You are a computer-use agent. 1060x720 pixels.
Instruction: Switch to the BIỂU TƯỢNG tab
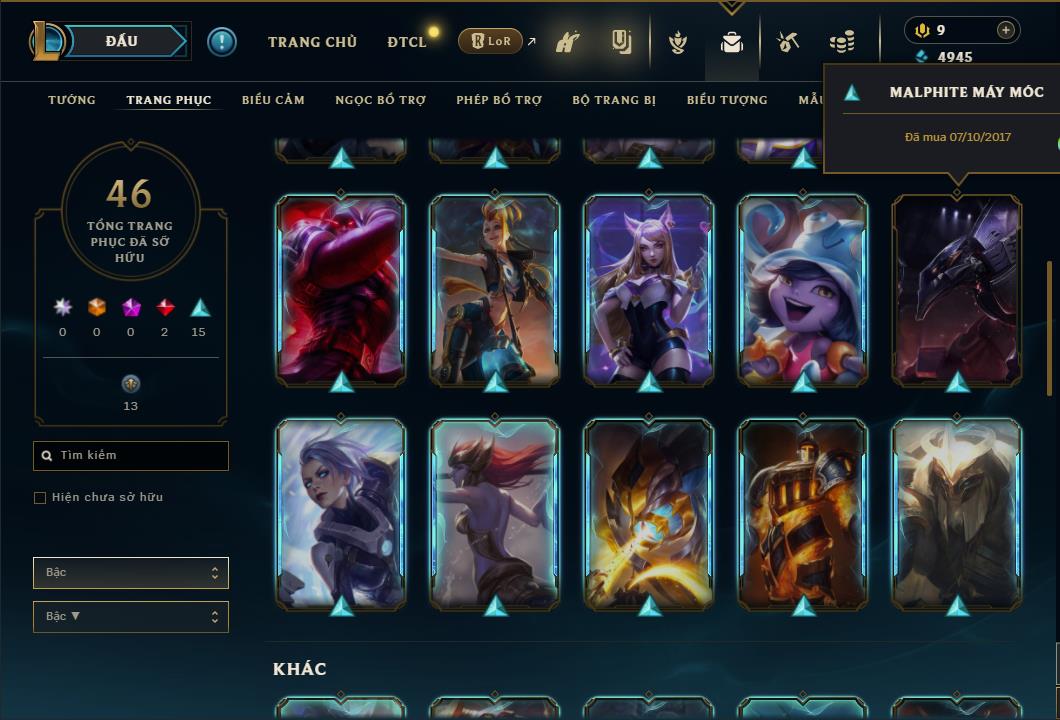click(x=727, y=100)
